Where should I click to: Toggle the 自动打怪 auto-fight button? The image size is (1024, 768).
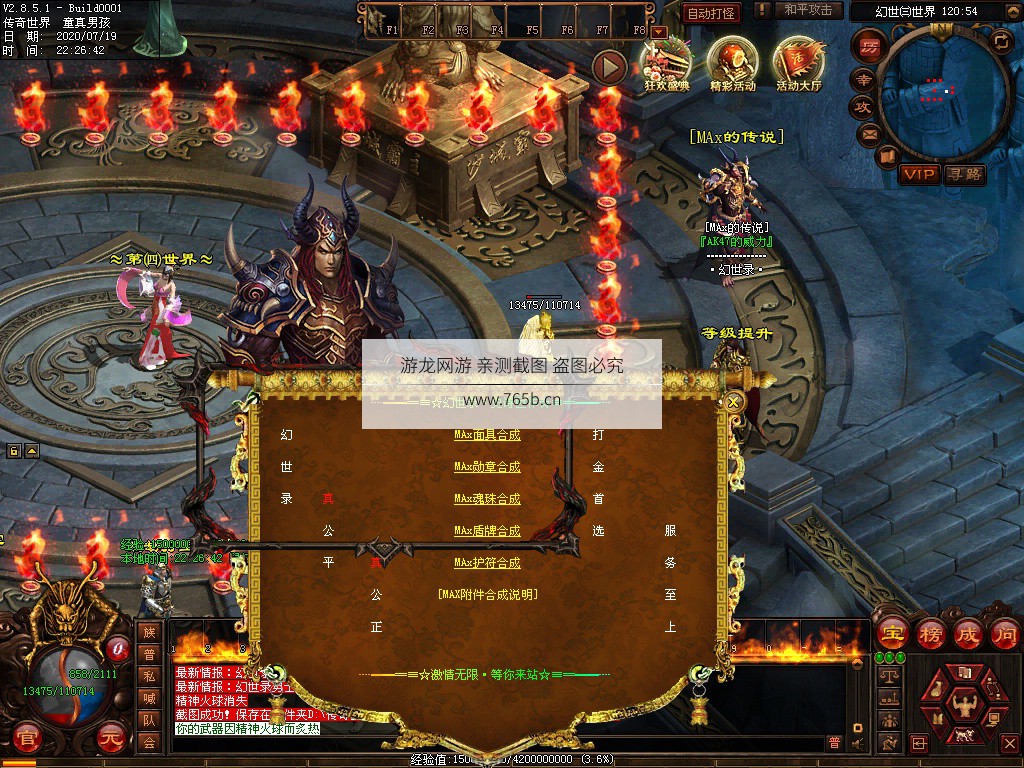coord(711,13)
